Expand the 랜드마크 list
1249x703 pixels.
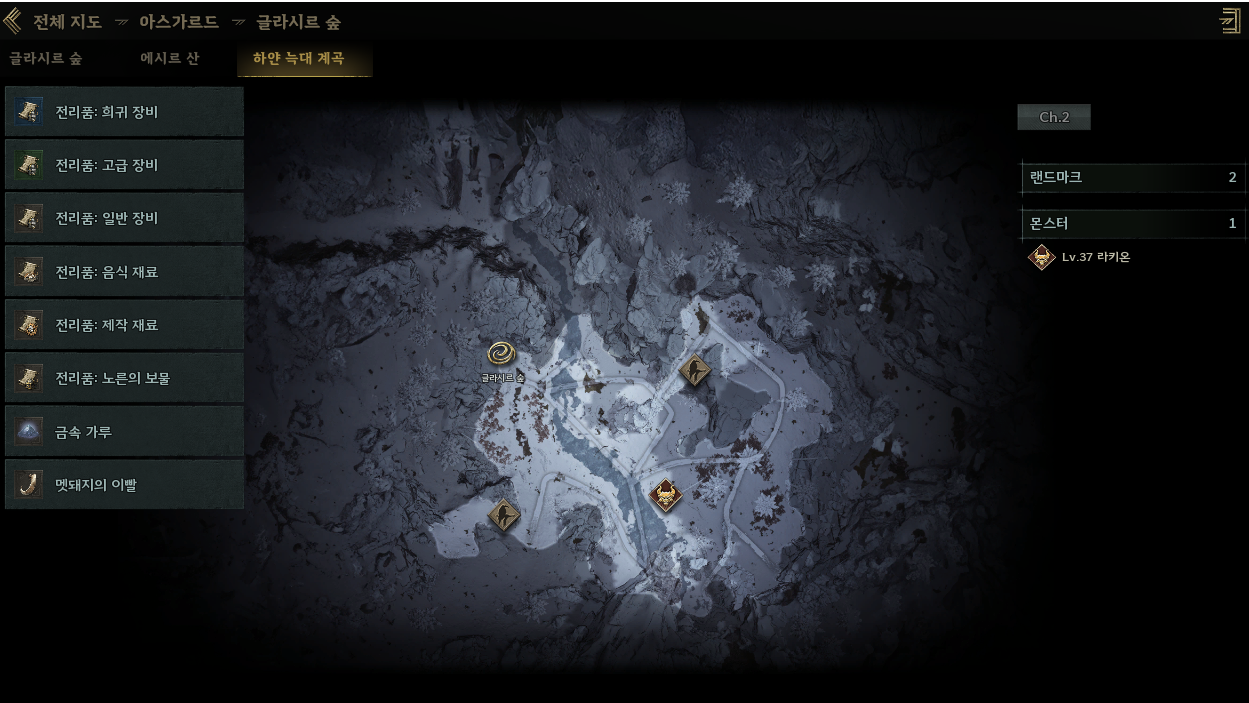pyautogui.click(x=1133, y=178)
